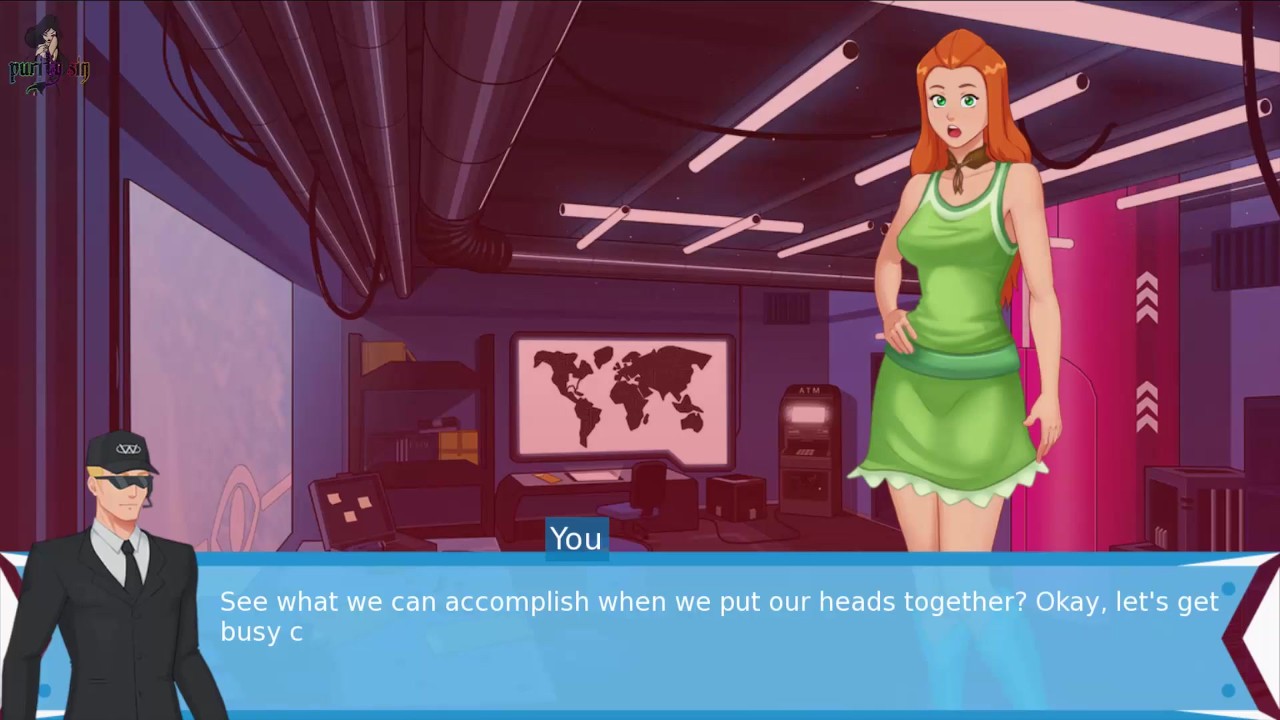Open the black laptop on the desk
Image resolution: width=1280 pixels, height=720 pixels.
pyautogui.click(x=352, y=505)
